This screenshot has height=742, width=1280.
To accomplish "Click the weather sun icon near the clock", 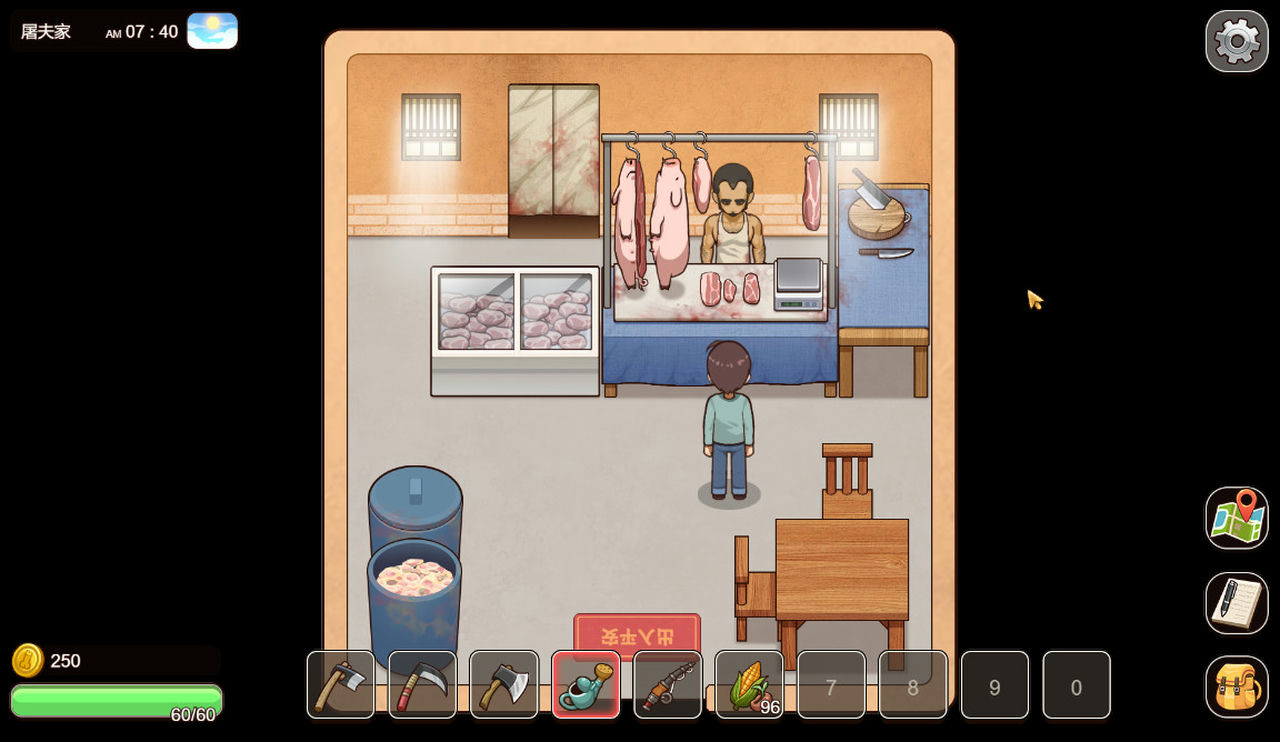I will [212, 30].
